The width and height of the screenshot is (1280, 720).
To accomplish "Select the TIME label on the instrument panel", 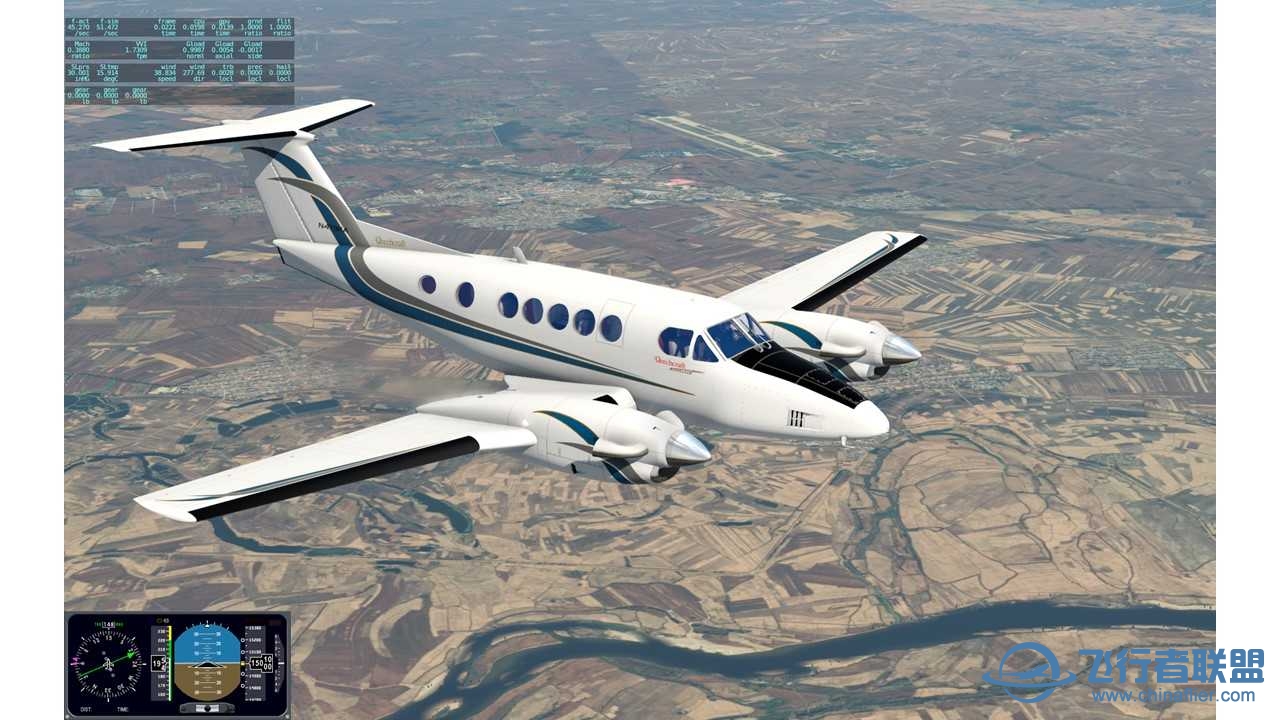I will point(124,707).
